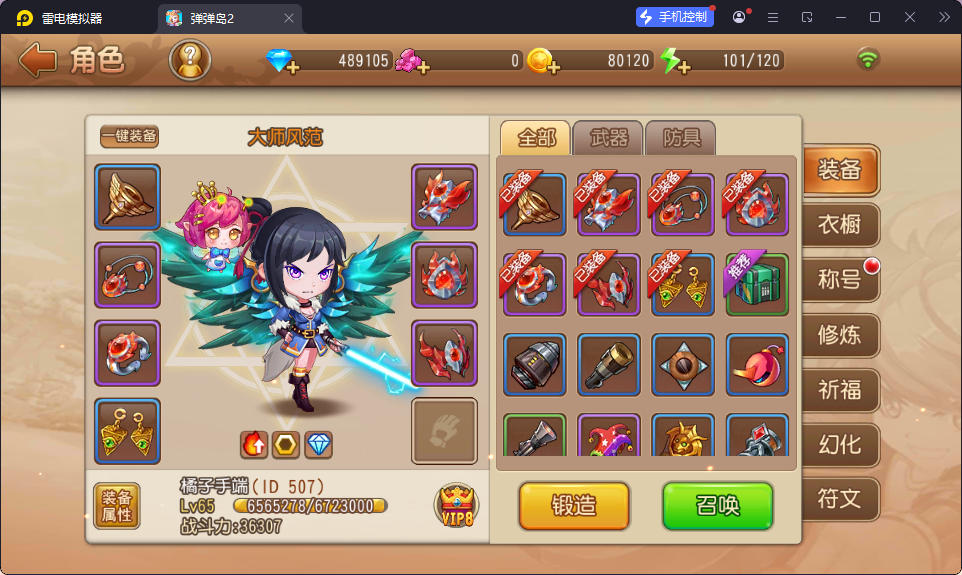Switch to the 防具 tab
Image resolution: width=962 pixels, height=575 pixels.
pos(682,138)
